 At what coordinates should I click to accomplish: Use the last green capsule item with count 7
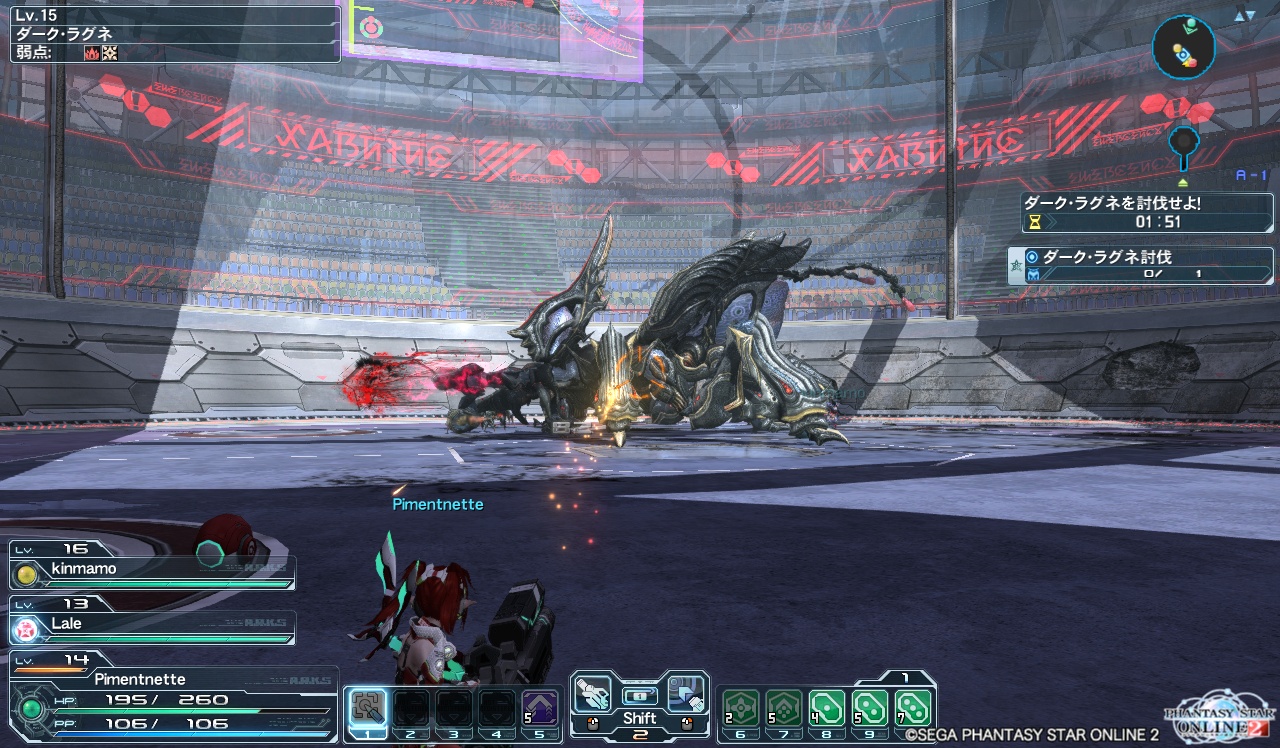click(913, 708)
